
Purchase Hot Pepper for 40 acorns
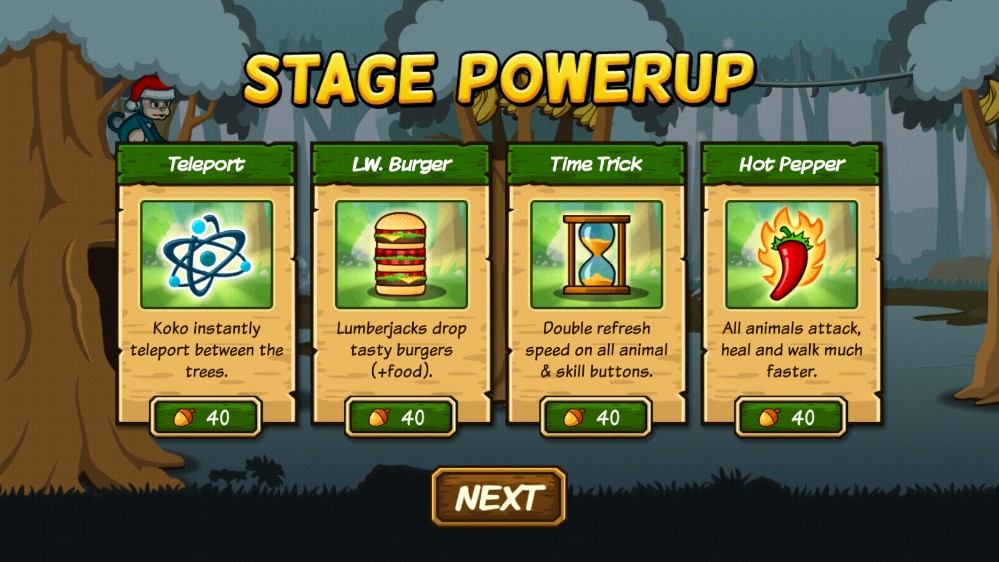791,416
